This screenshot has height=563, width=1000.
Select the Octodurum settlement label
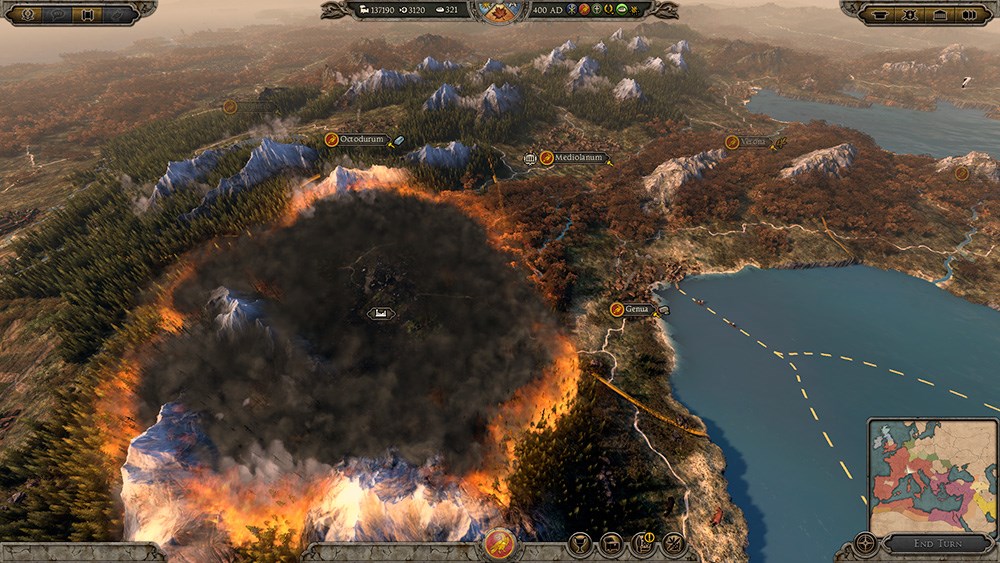(362, 139)
